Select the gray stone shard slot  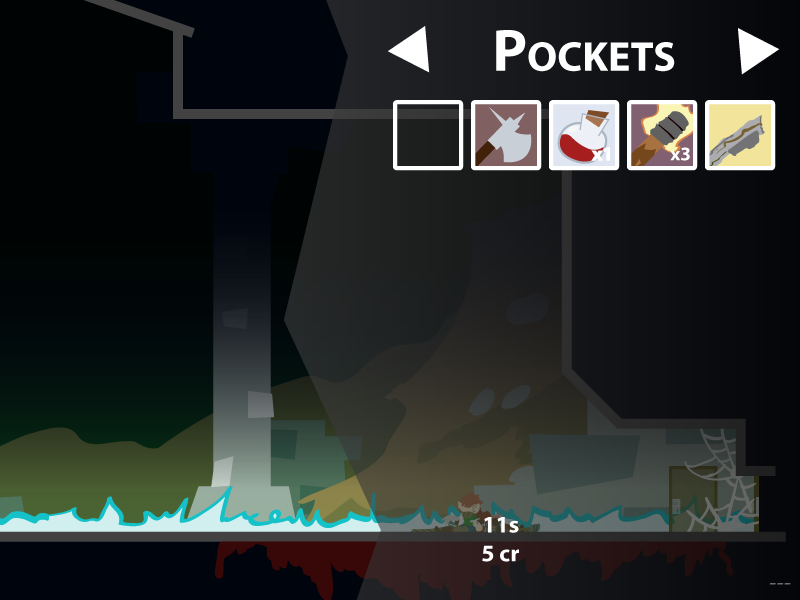pos(740,135)
